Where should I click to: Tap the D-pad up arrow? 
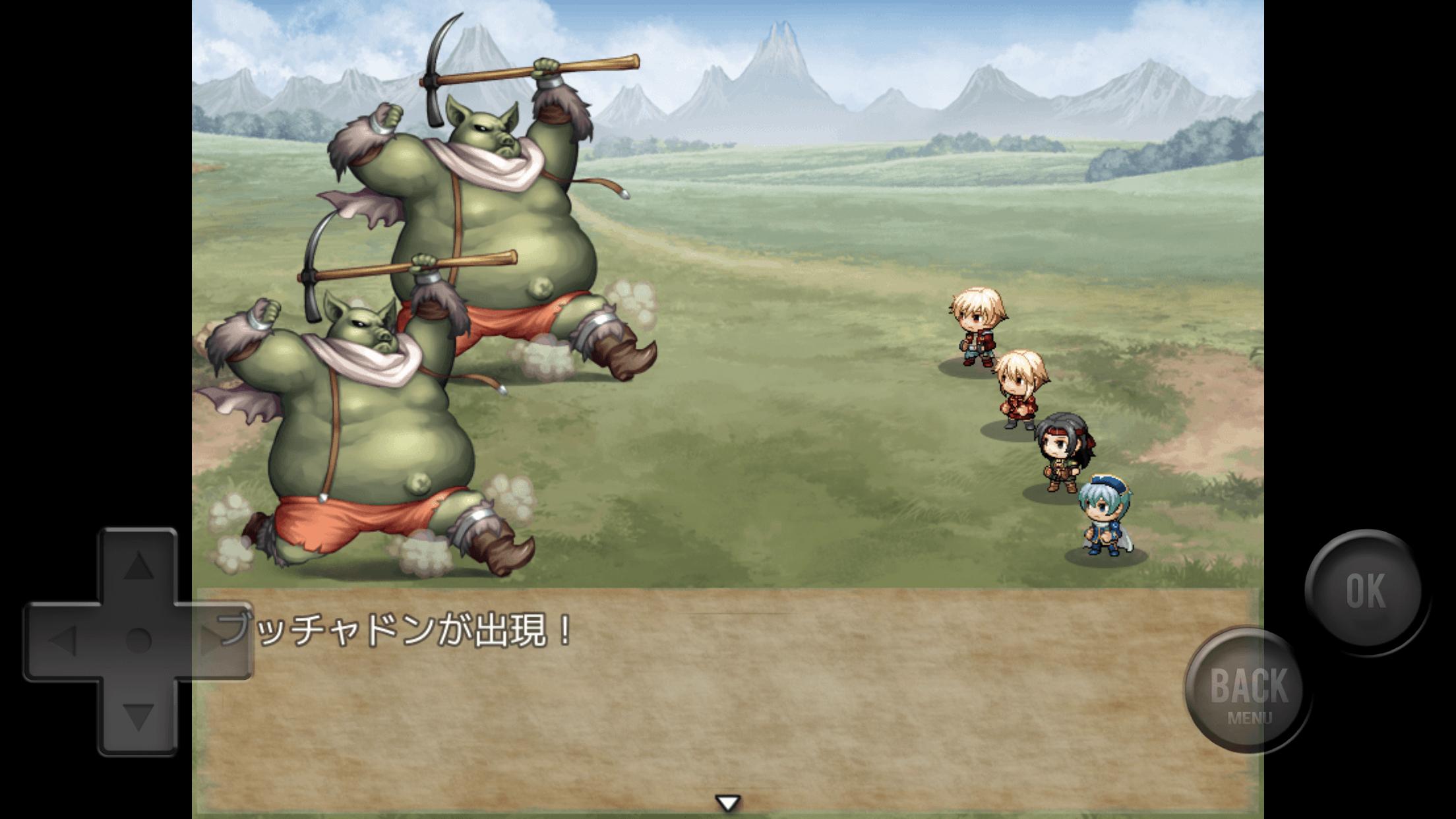point(138,566)
